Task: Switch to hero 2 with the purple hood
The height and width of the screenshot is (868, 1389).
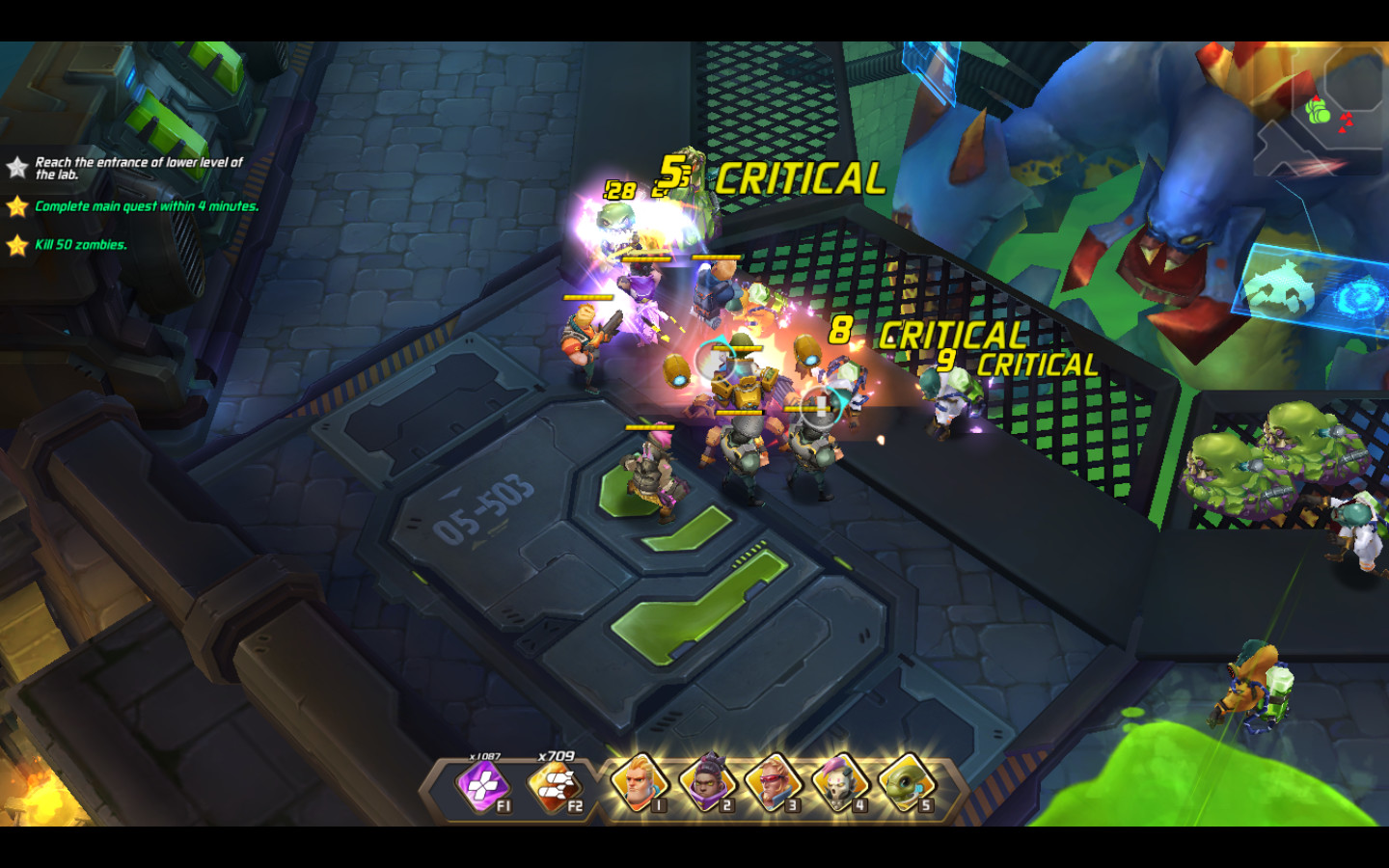Action: (x=709, y=786)
